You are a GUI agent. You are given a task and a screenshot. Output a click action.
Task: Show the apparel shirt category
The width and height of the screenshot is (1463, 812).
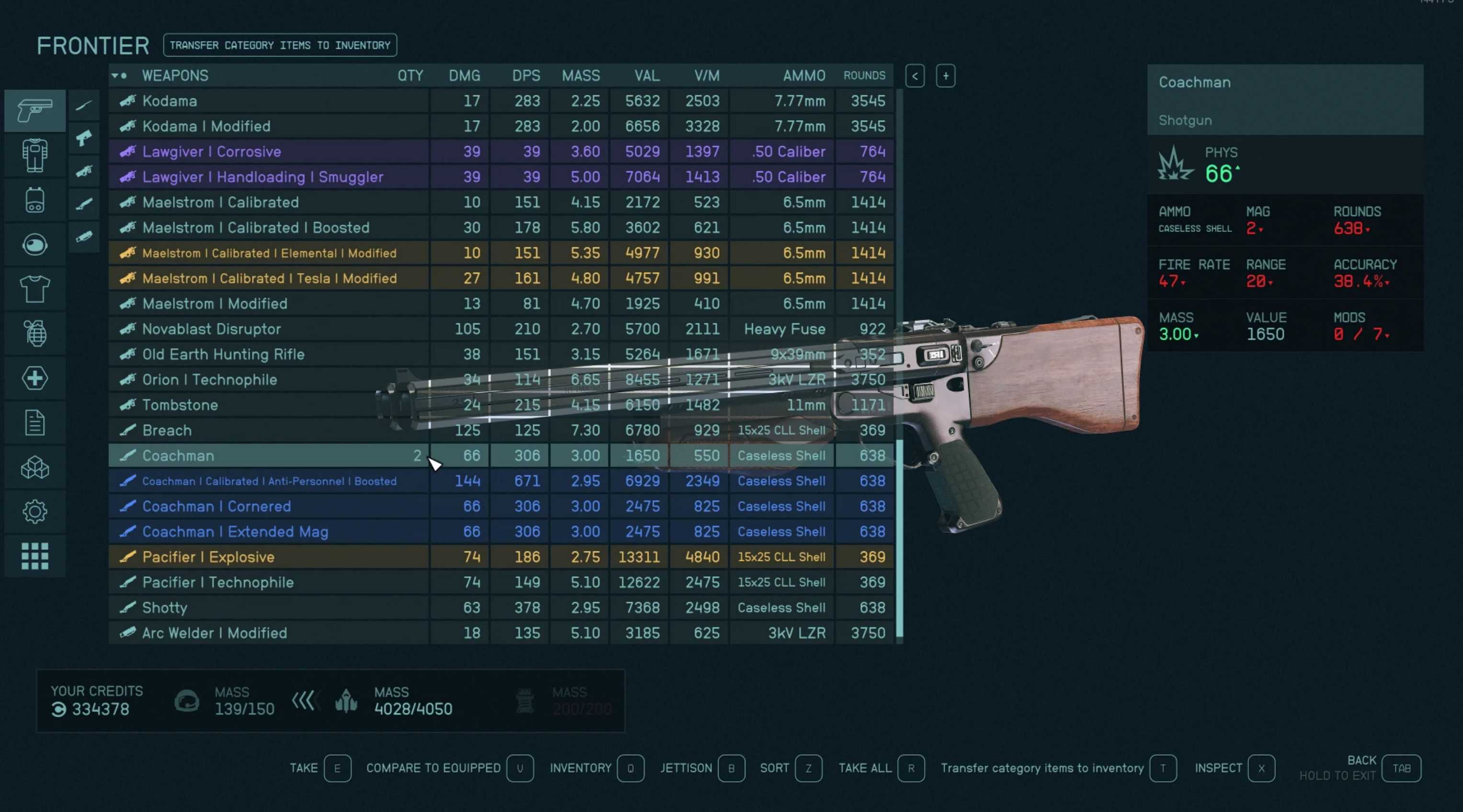pyautogui.click(x=34, y=289)
